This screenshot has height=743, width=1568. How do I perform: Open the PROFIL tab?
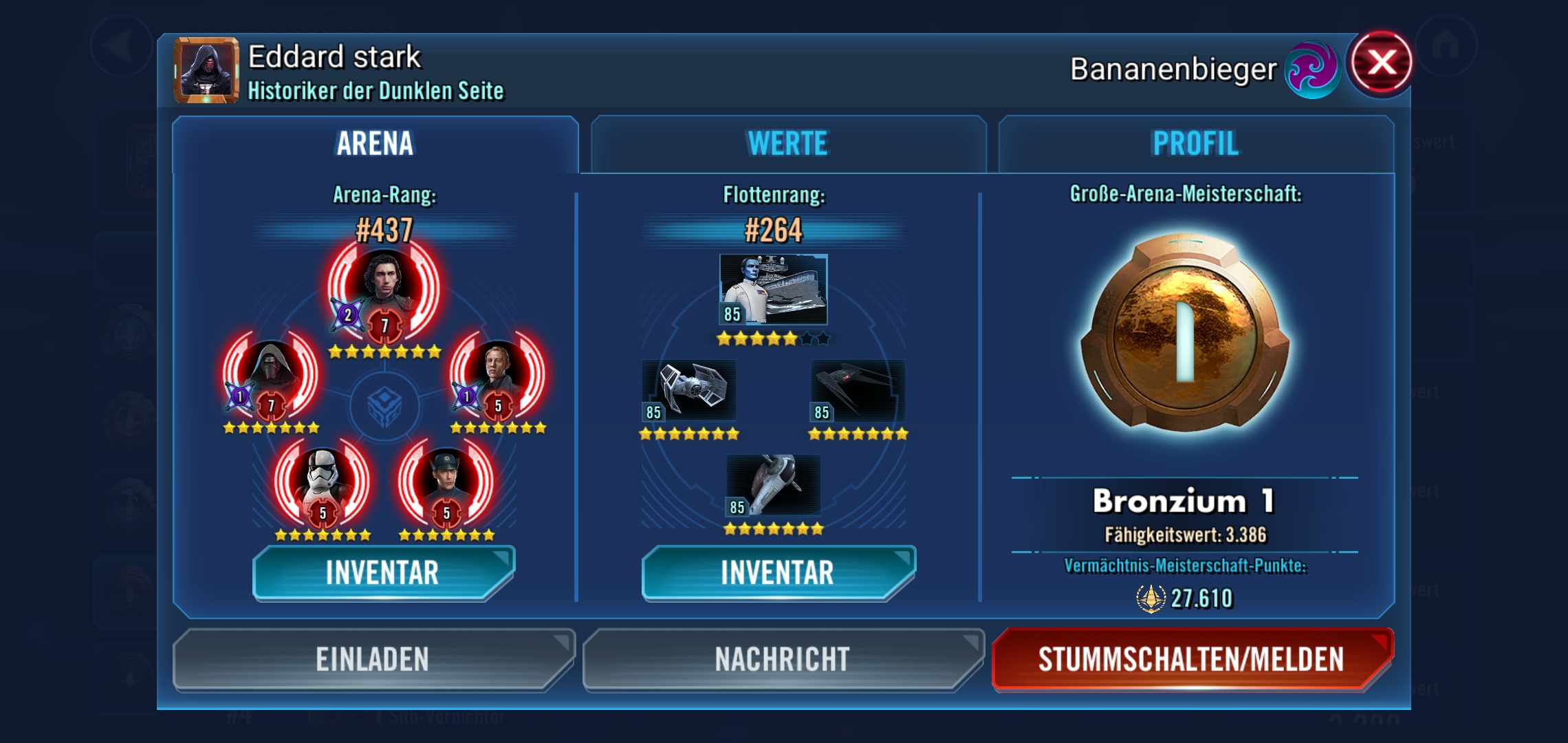tap(1195, 144)
